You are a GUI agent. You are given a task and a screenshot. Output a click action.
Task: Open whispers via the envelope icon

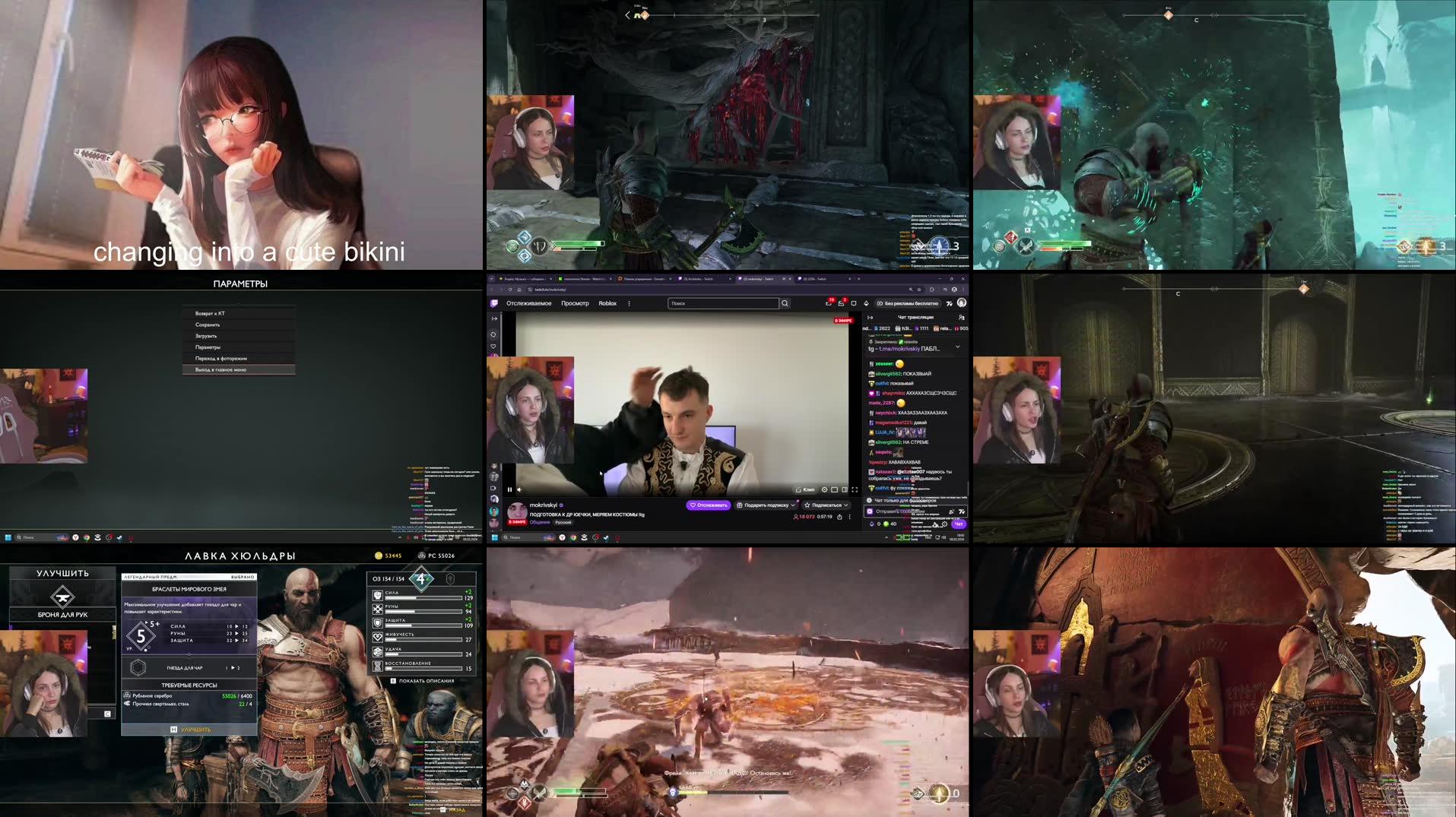coord(842,303)
